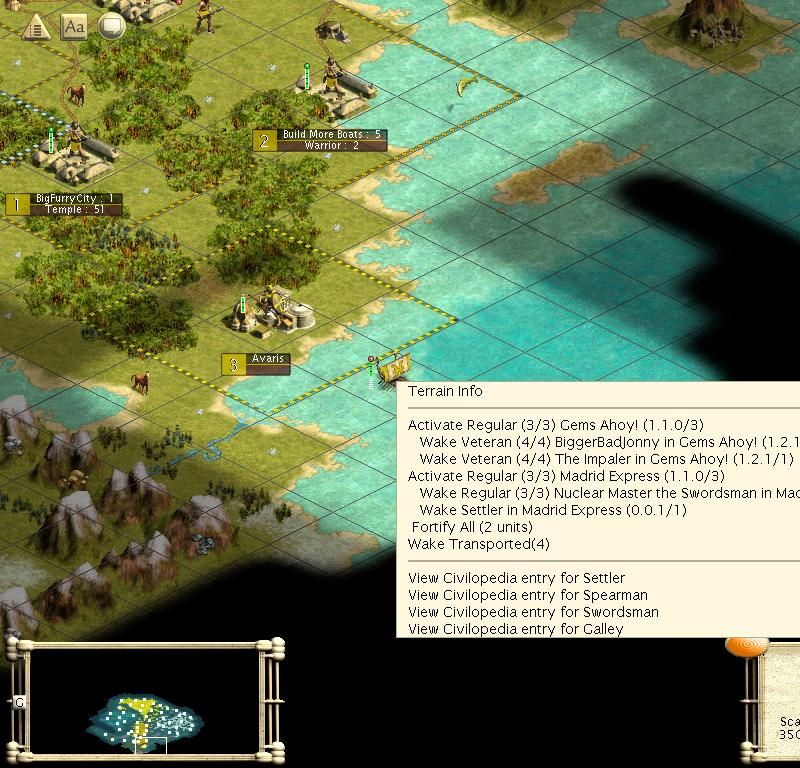View Civilopedia entry for Swordsman
Image resolution: width=800 pixels, height=768 pixels.
[533, 612]
